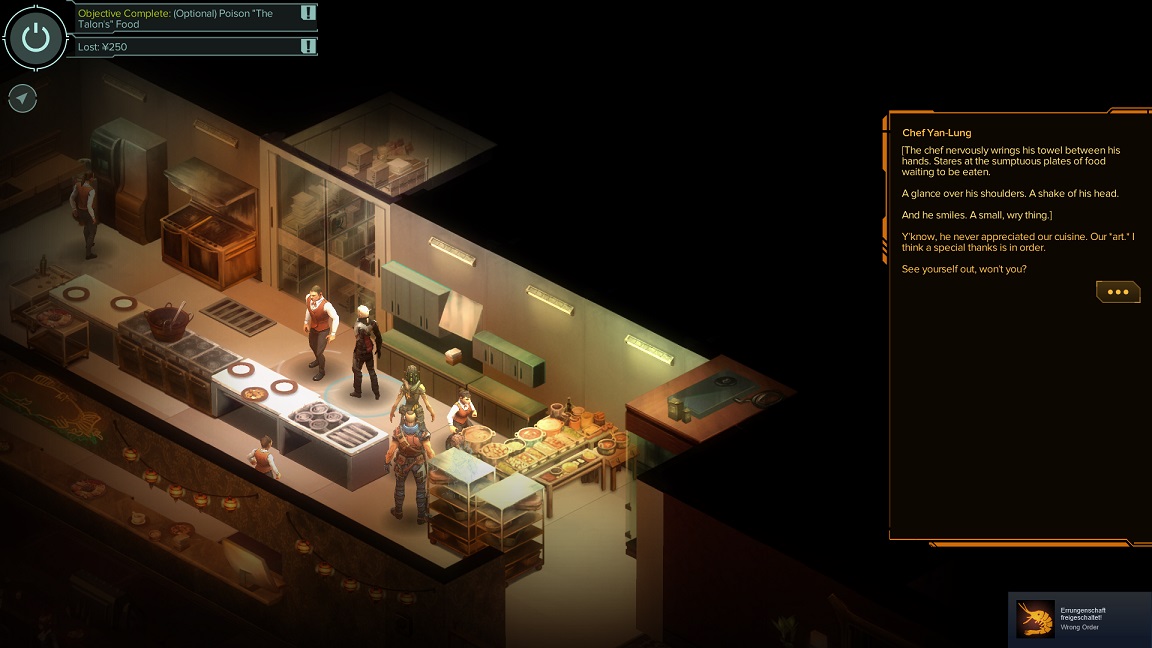Viewport: 1152px width, 648px height.
Task: Click the compass arrow icon
Action: click(x=23, y=98)
